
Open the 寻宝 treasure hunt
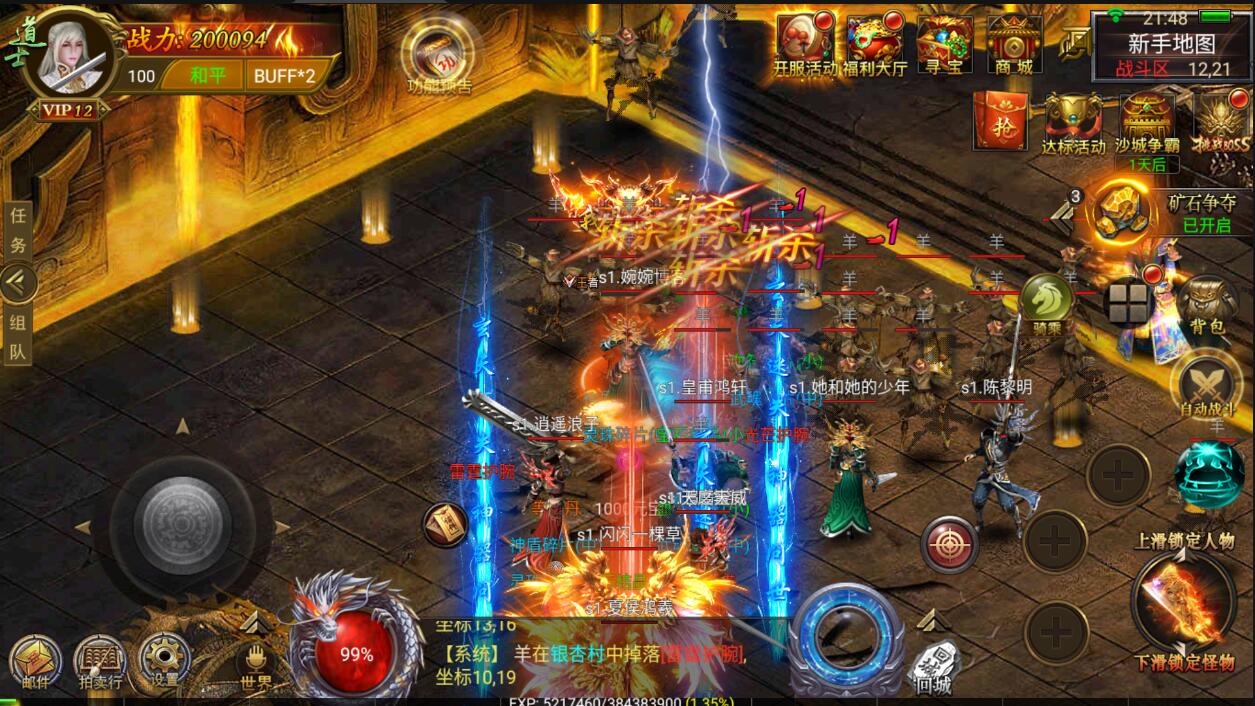(944, 45)
